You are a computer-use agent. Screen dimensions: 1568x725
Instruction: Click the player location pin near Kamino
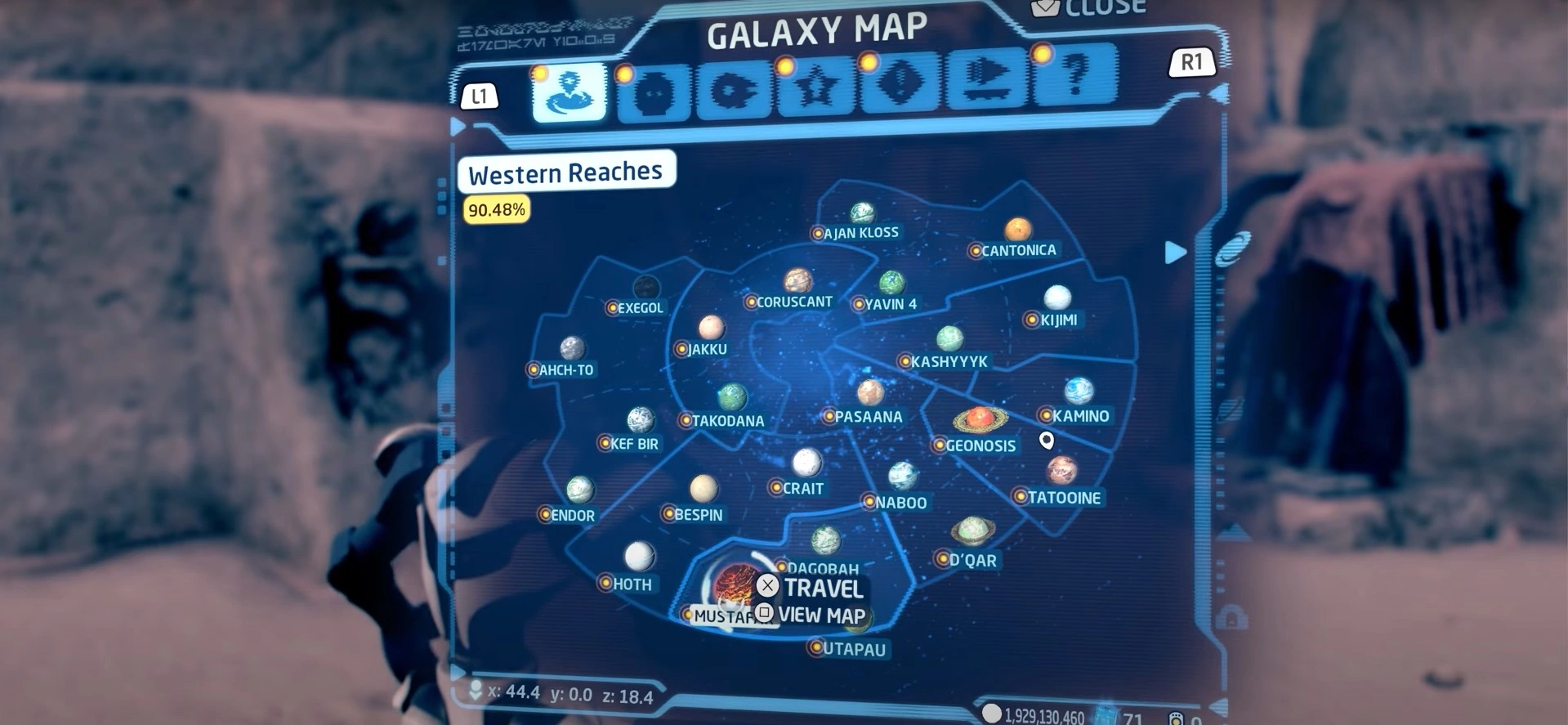tap(1048, 440)
